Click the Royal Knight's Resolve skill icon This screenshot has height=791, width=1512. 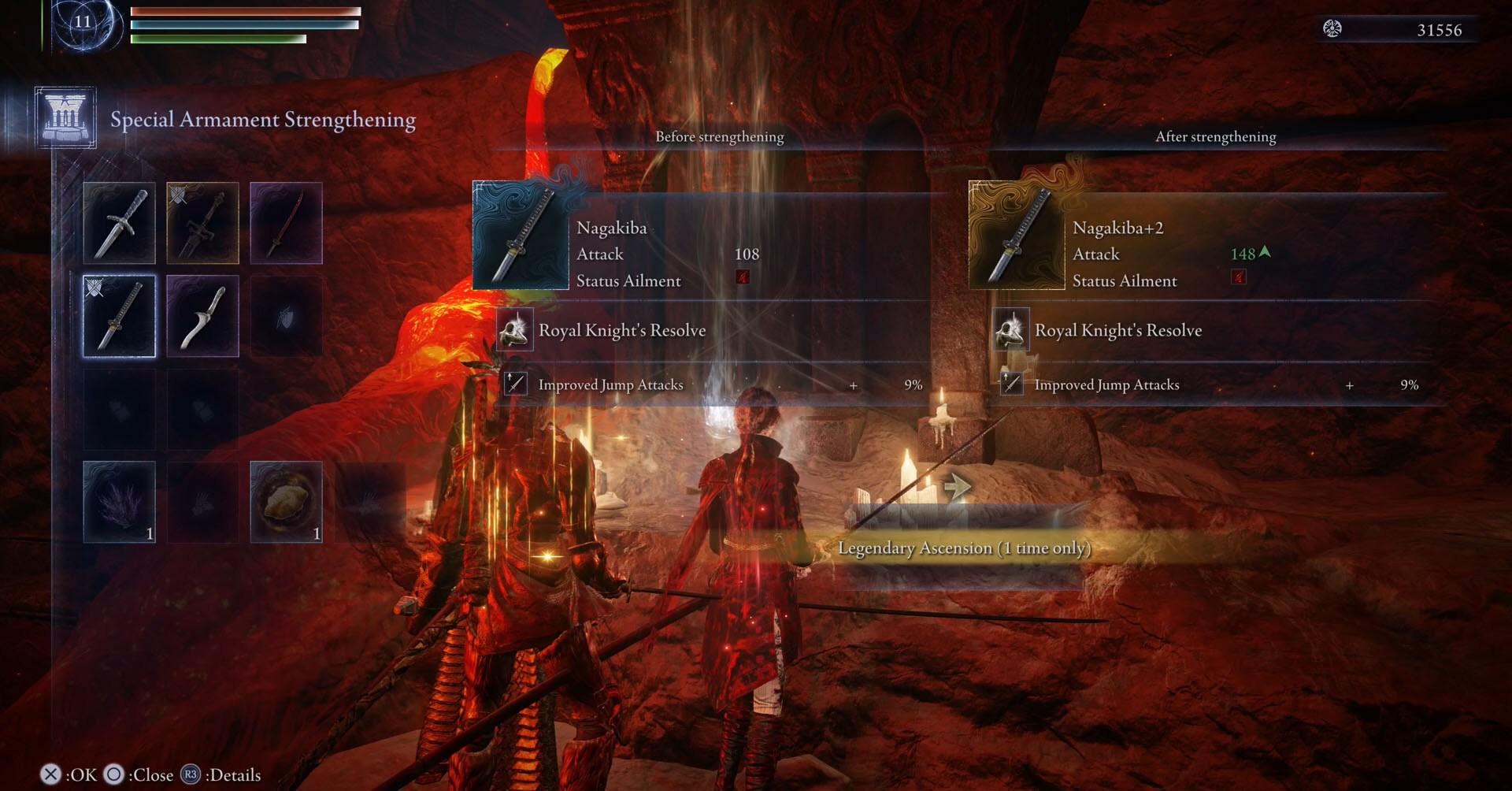point(516,330)
